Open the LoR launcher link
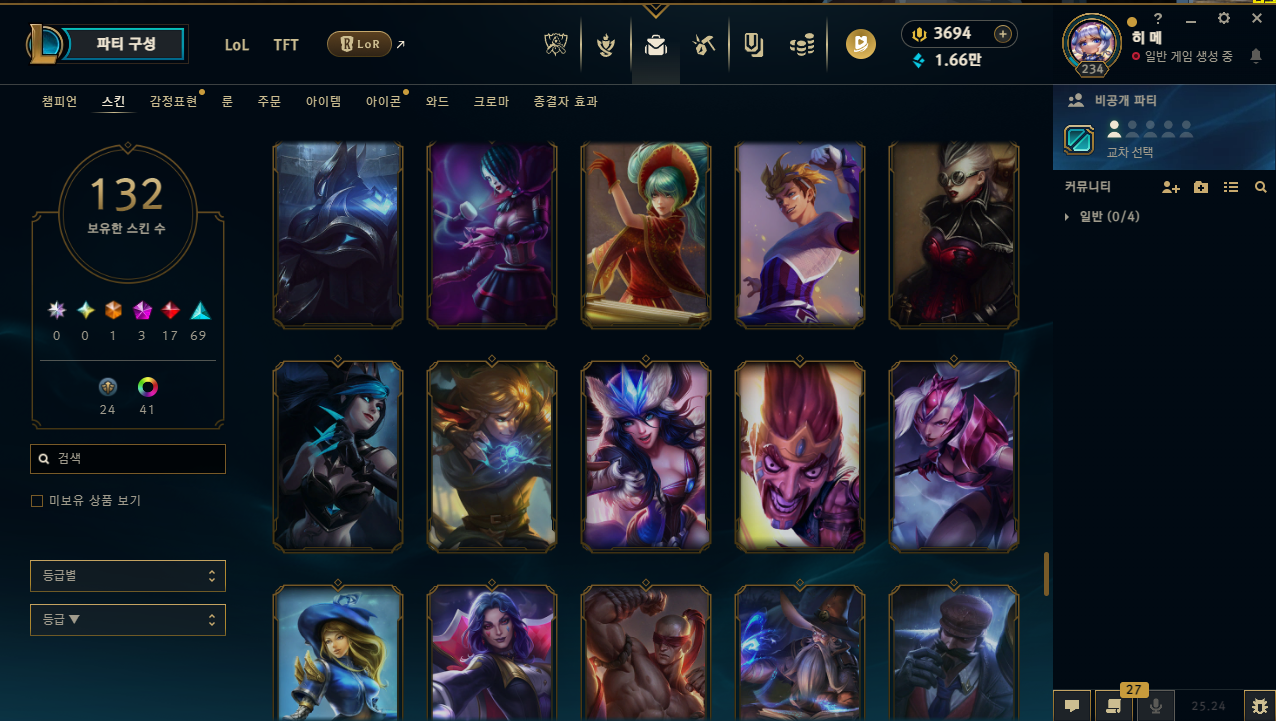The height and width of the screenshot is (721, 1276). tap(359, 44)
